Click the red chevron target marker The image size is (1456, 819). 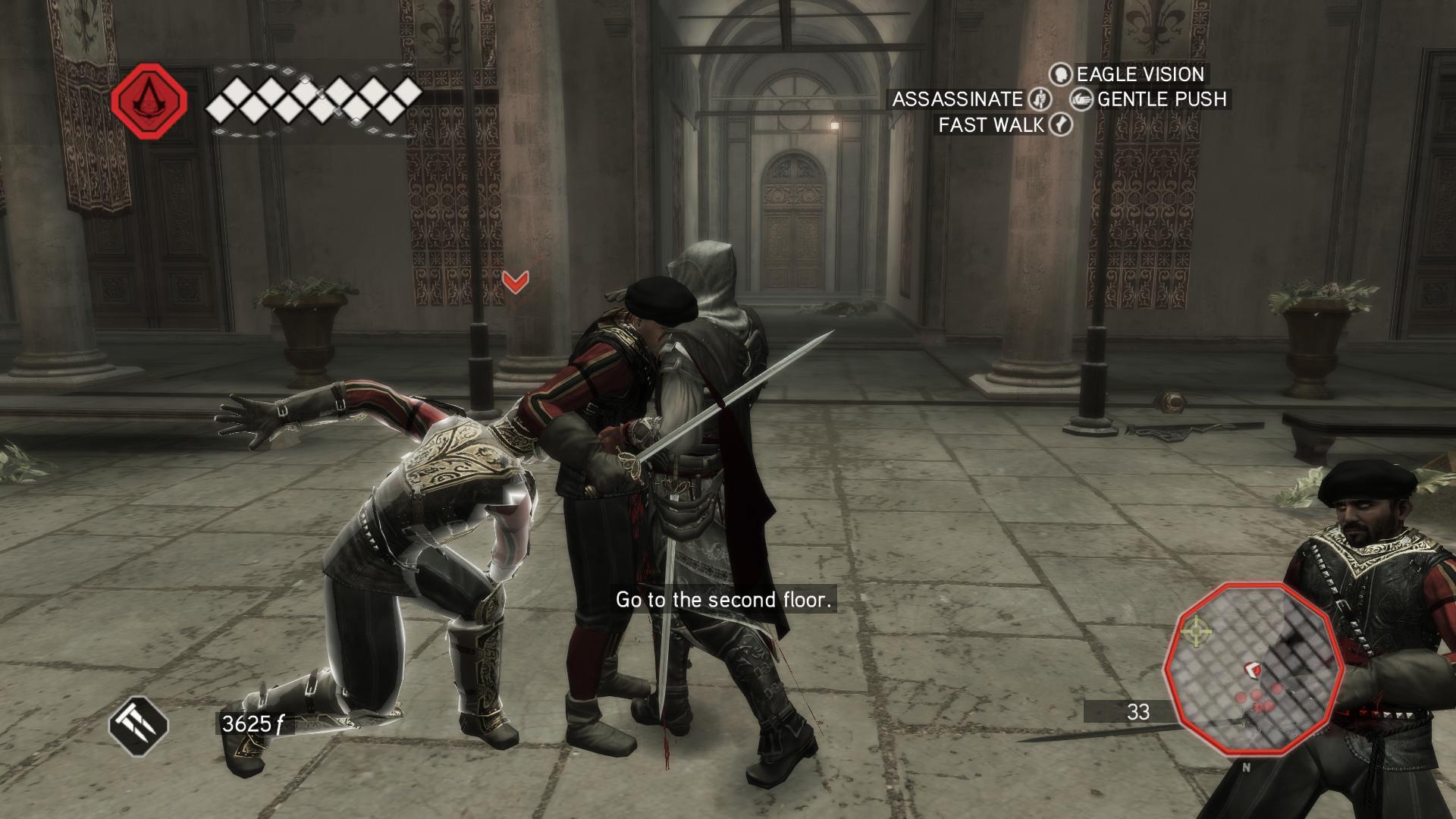point(516,282)
